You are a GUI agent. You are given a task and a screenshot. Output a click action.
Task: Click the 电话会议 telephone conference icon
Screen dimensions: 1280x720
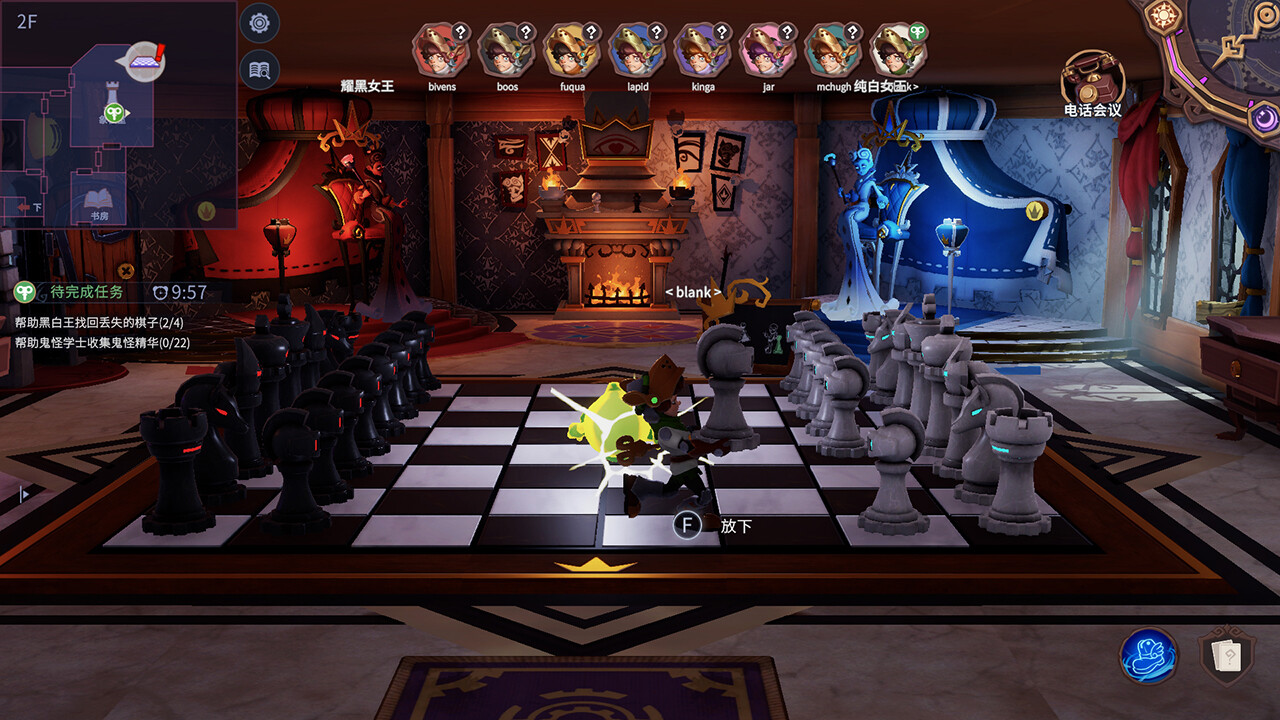pos(1094,75)
